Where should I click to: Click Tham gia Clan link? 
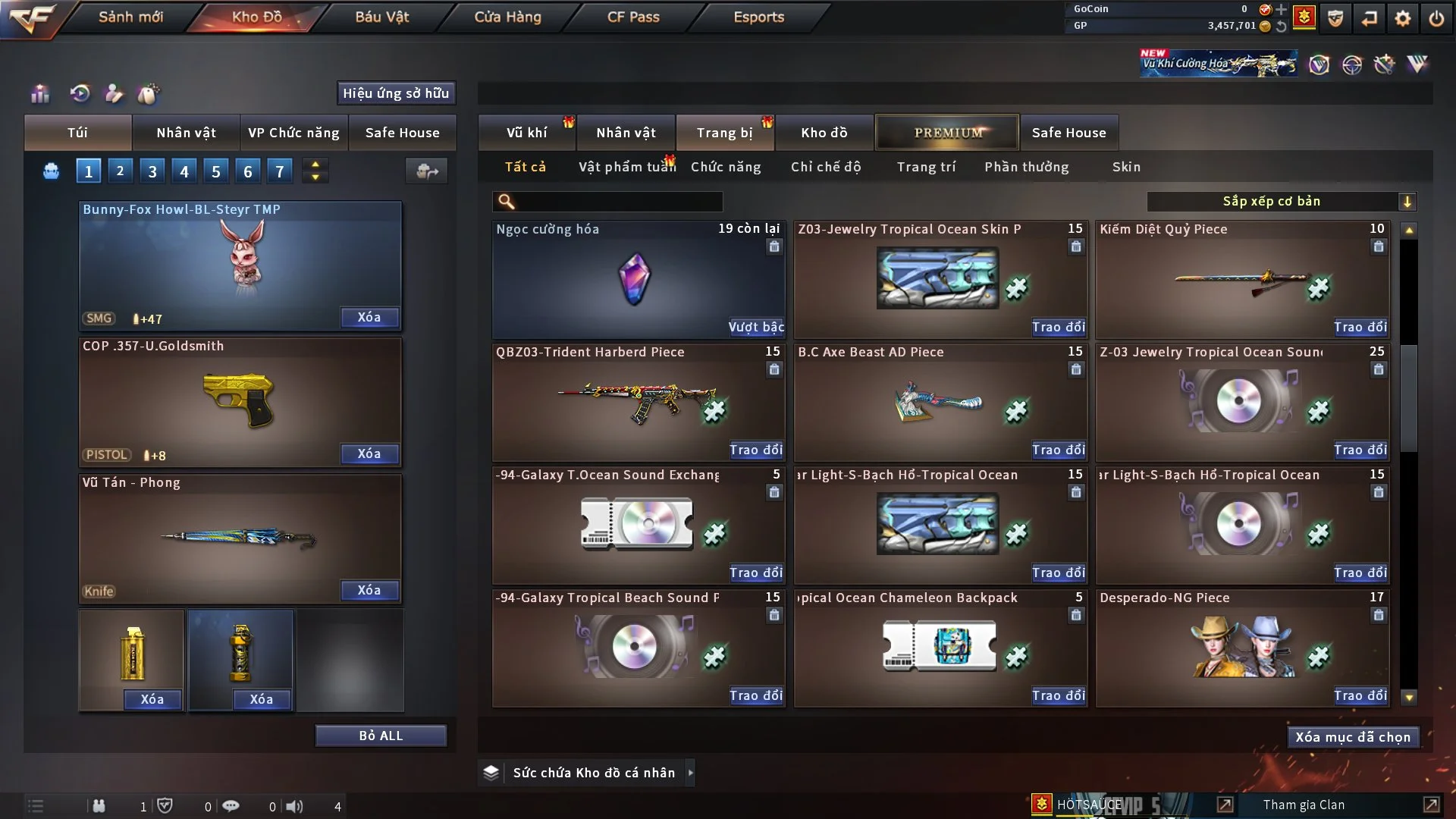tap(1304, 805)
